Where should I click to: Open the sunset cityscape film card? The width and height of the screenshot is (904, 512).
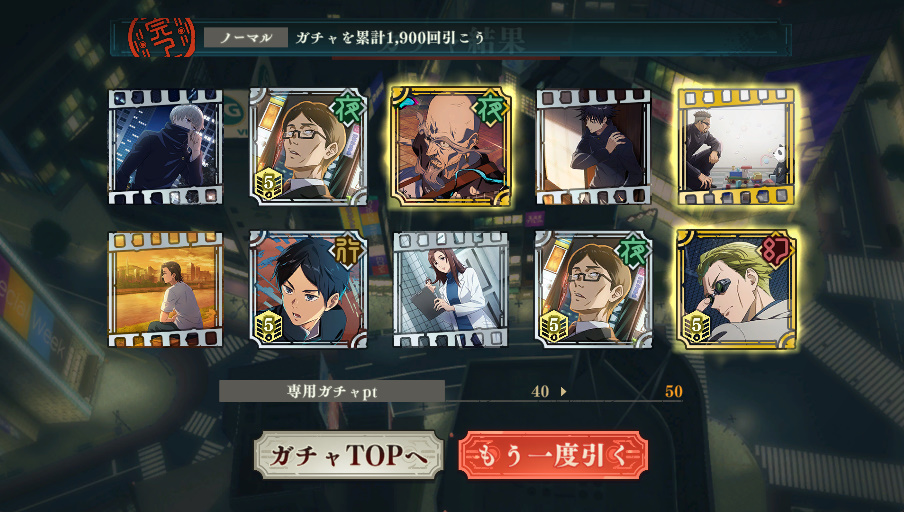click(x=166, y=289)
